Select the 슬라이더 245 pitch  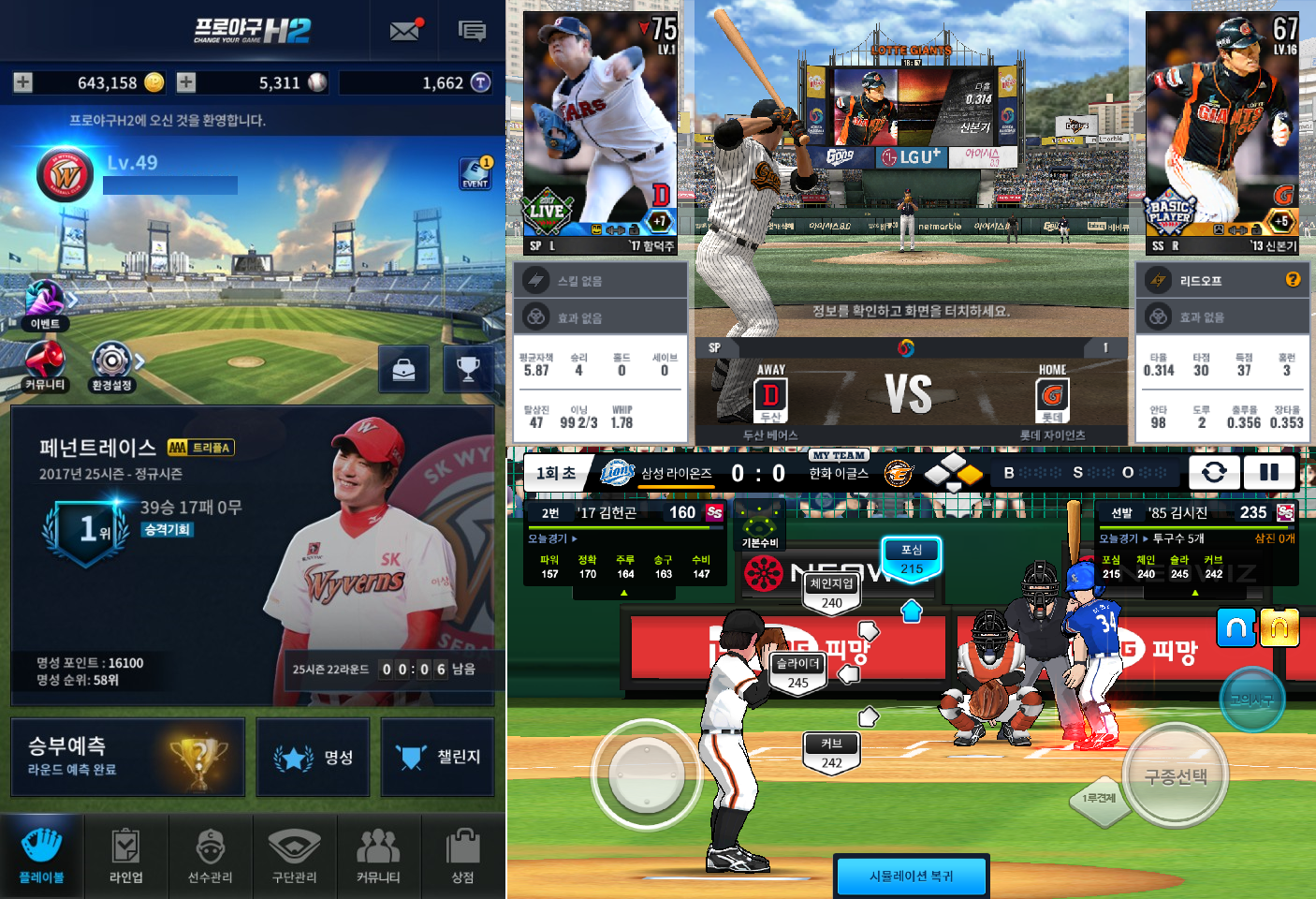797,672
